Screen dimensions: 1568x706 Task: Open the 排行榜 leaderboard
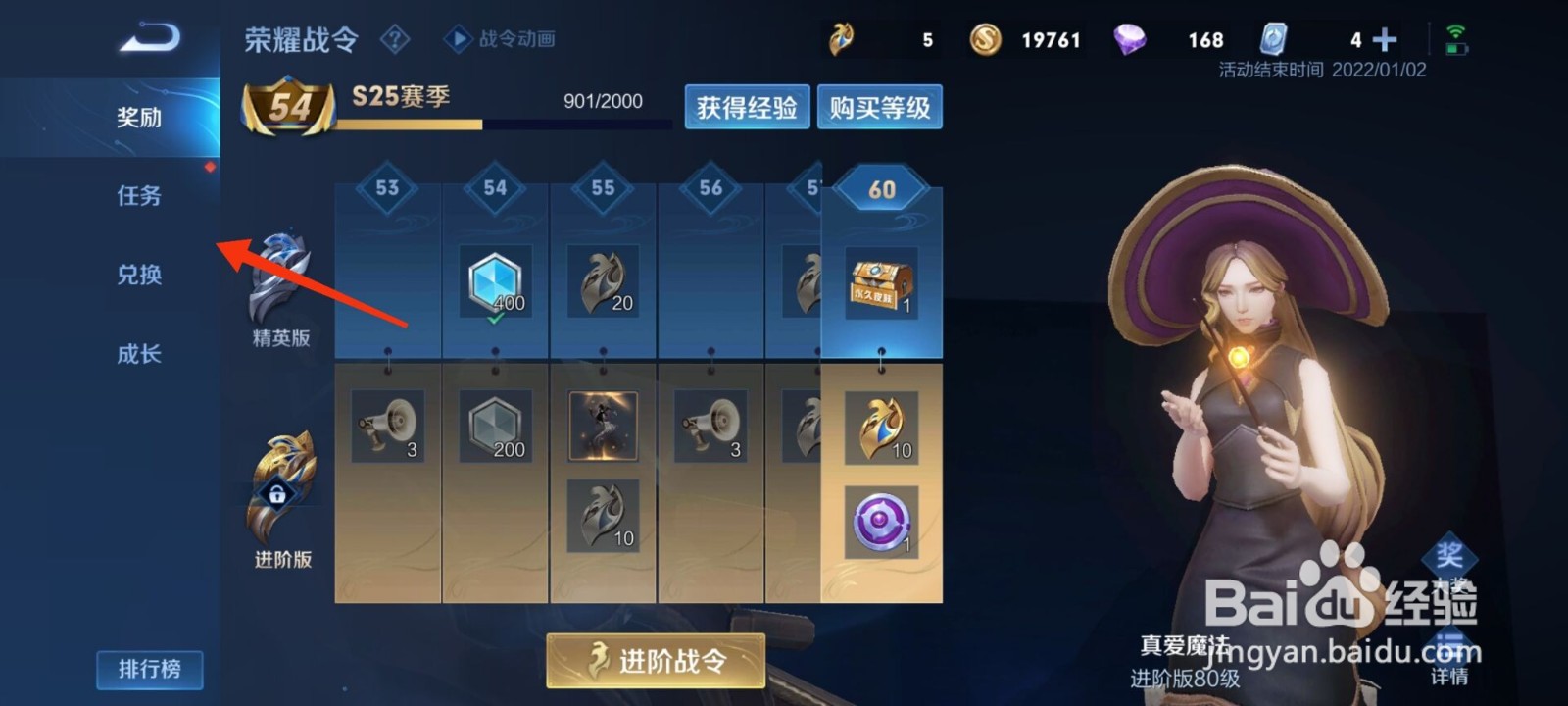pos(149,669)
